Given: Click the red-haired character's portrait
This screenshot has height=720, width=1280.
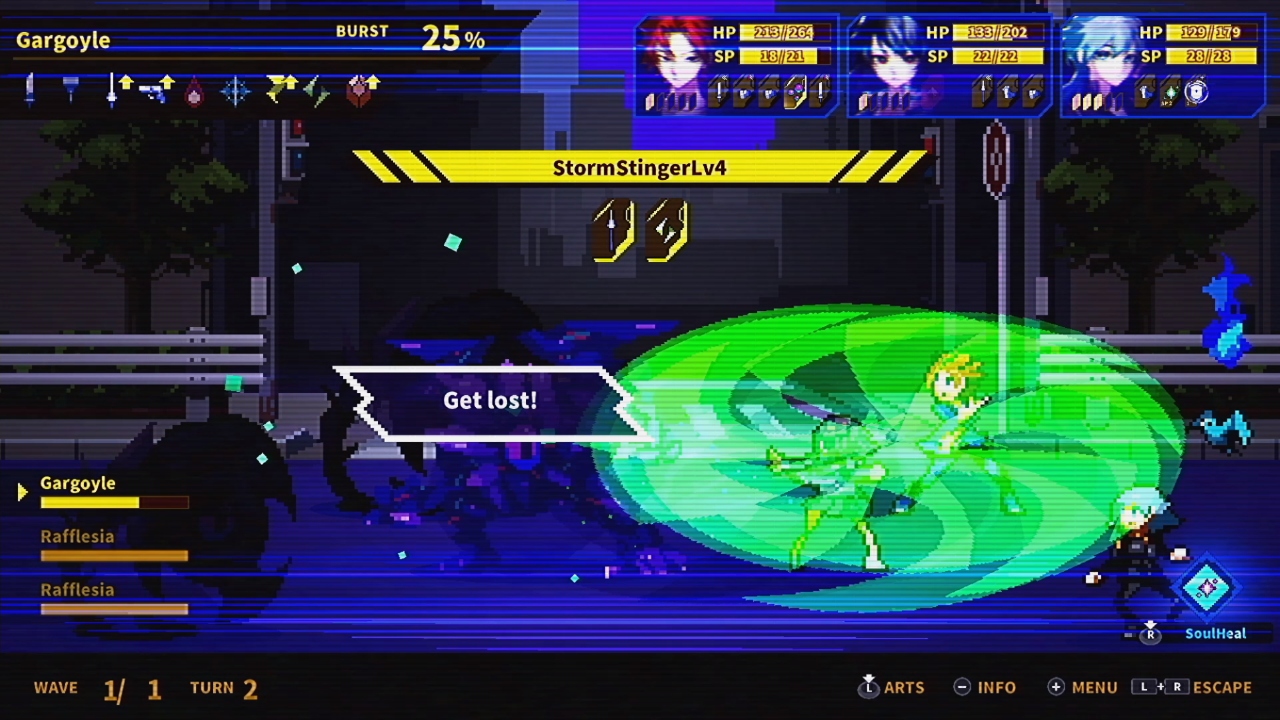Looking at the screenshot, I should coord(680,60).
